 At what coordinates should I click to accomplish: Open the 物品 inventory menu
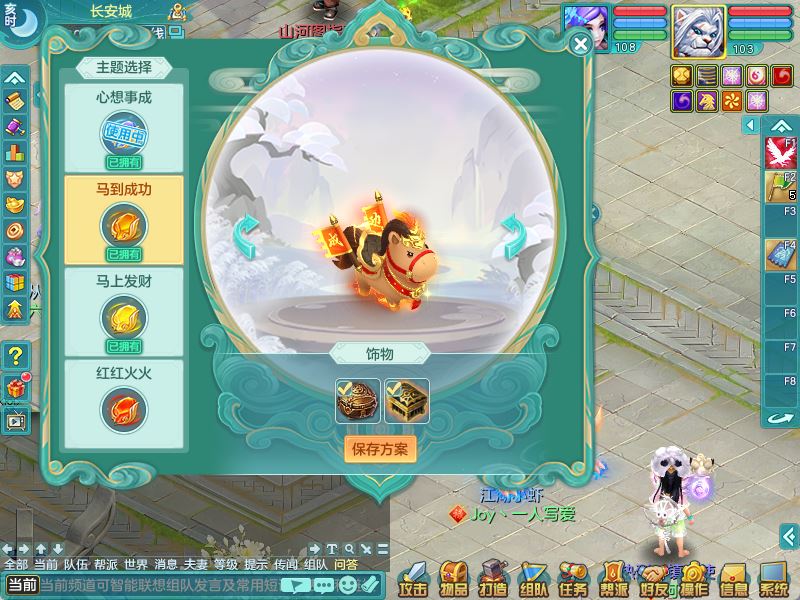click(x=455, y=578)
